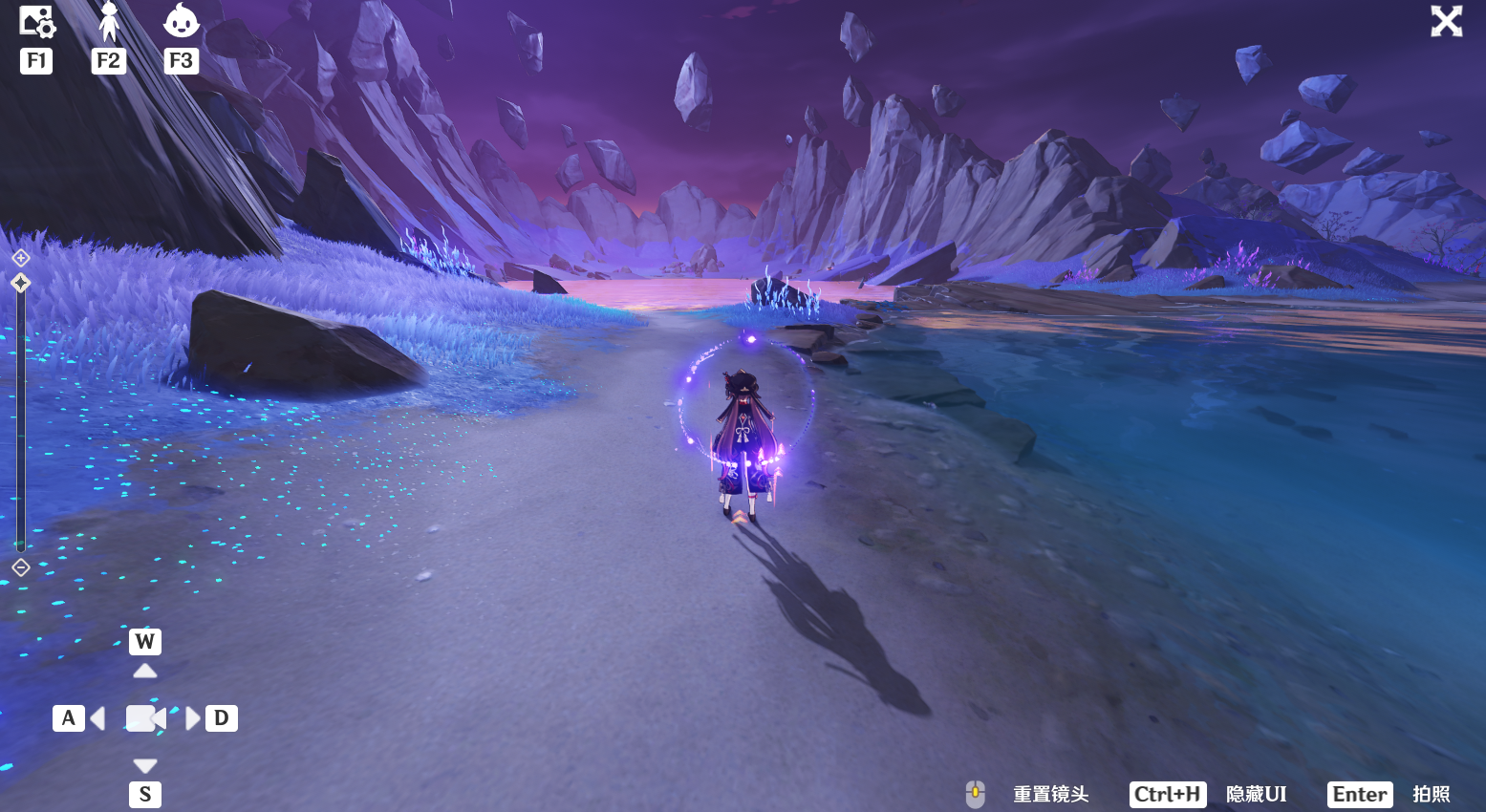Screen dimensions: 1486x812
Task: Click the zoom-in plus button
Action: (21, 258)
